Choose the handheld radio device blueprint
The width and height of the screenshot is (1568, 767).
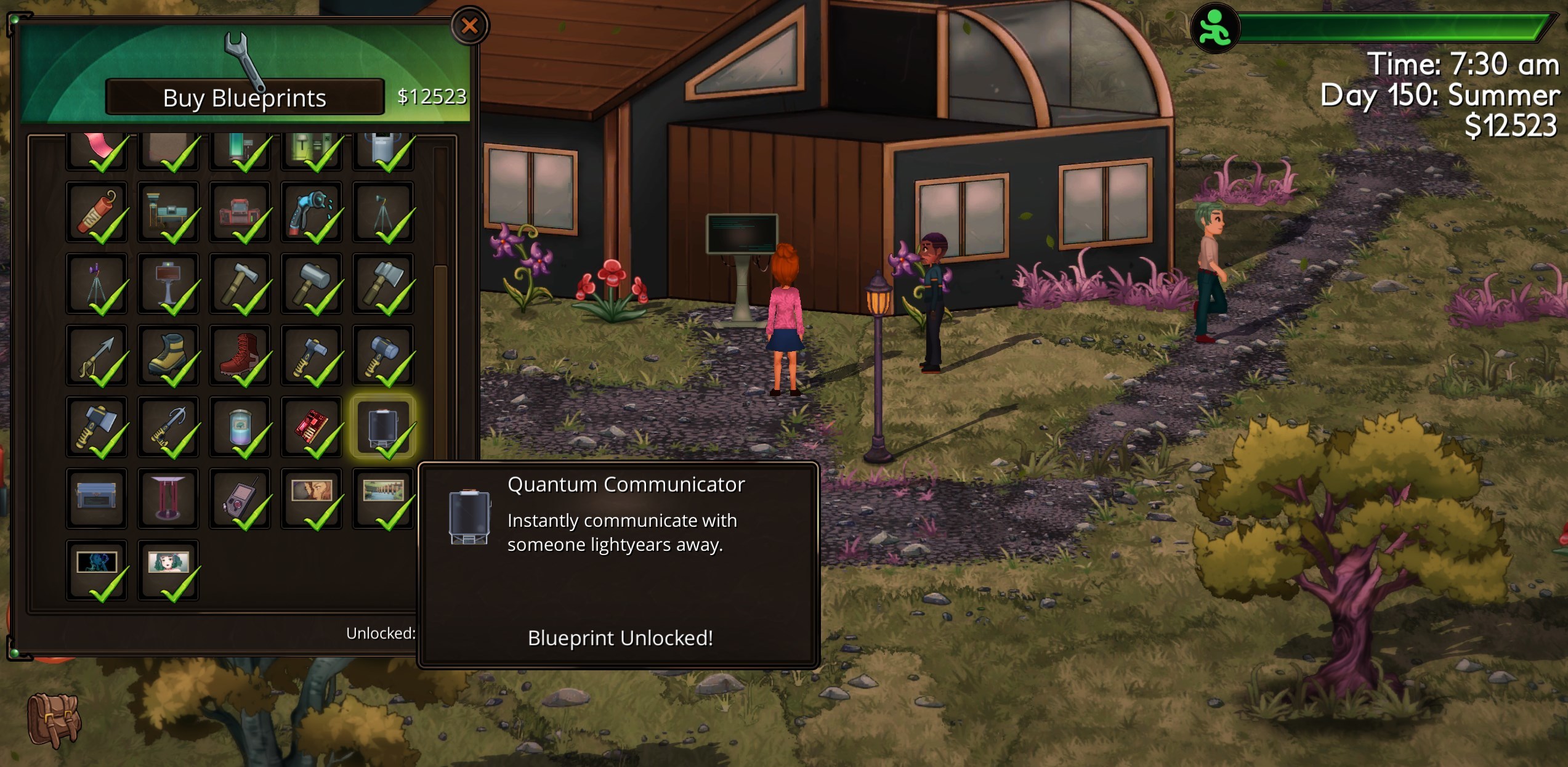point(240,498)
